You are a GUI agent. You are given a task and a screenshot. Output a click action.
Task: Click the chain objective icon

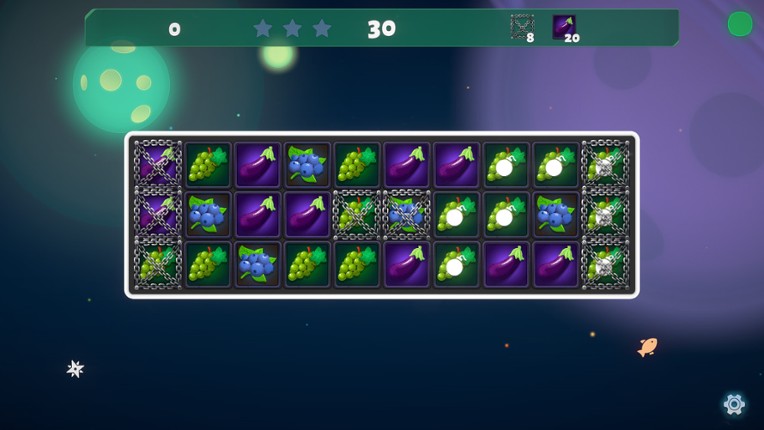pos(521,26)
